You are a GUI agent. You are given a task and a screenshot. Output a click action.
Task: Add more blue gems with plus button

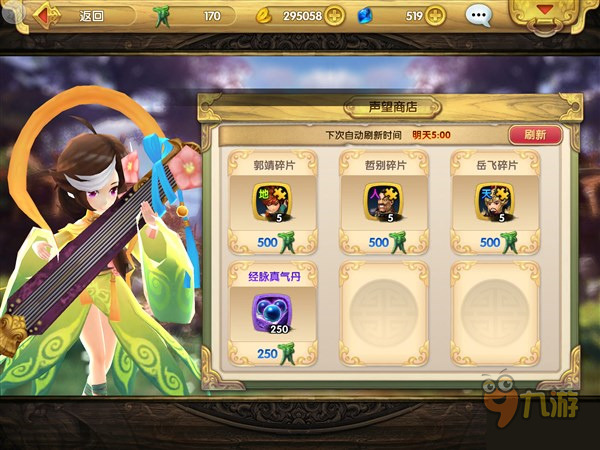[x=435, y=16]
